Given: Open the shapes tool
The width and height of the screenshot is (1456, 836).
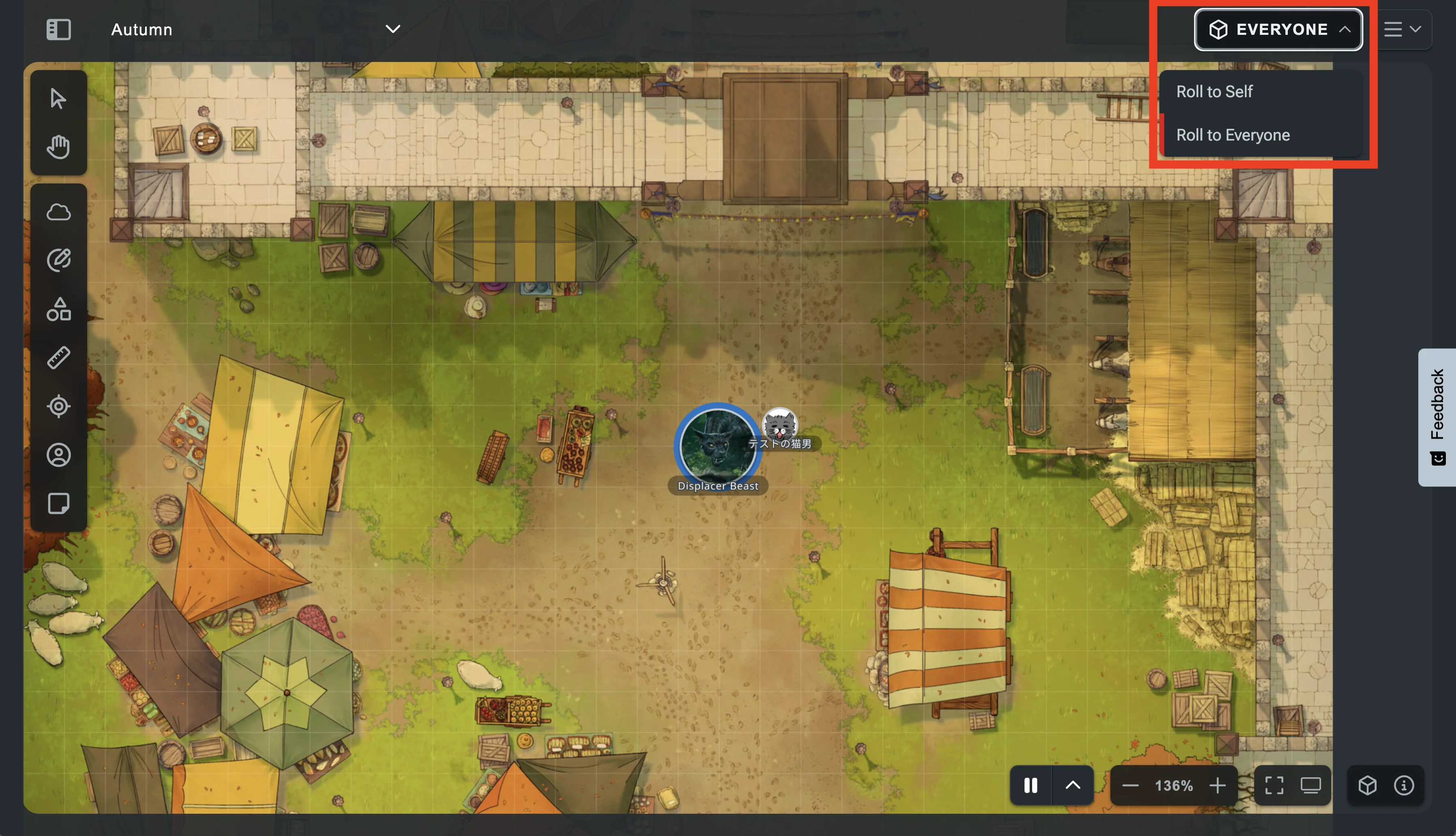Looking at the screenshot, I should pyautogui.click(x=58, y=309).
